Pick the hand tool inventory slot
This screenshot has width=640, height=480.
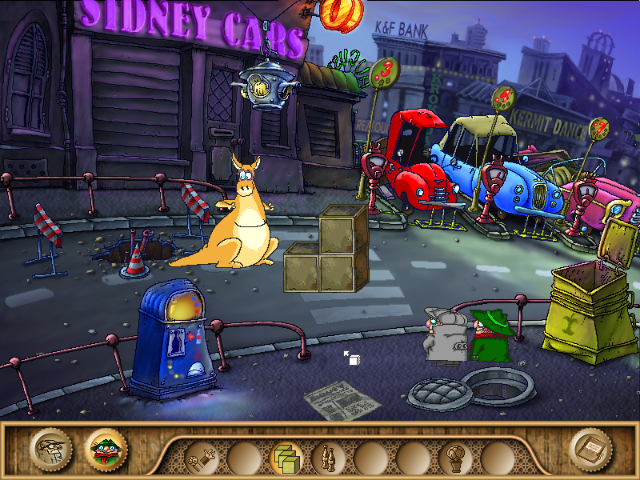203,459
